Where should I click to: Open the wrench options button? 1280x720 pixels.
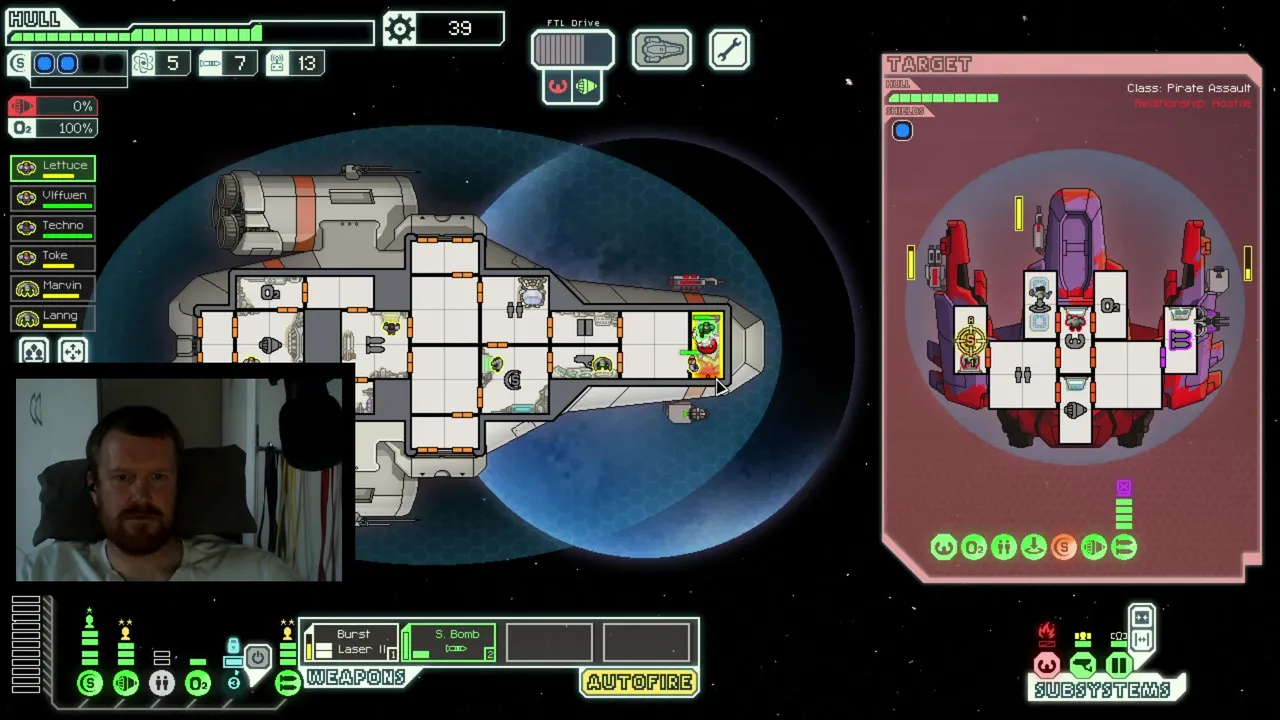[729, 49]
